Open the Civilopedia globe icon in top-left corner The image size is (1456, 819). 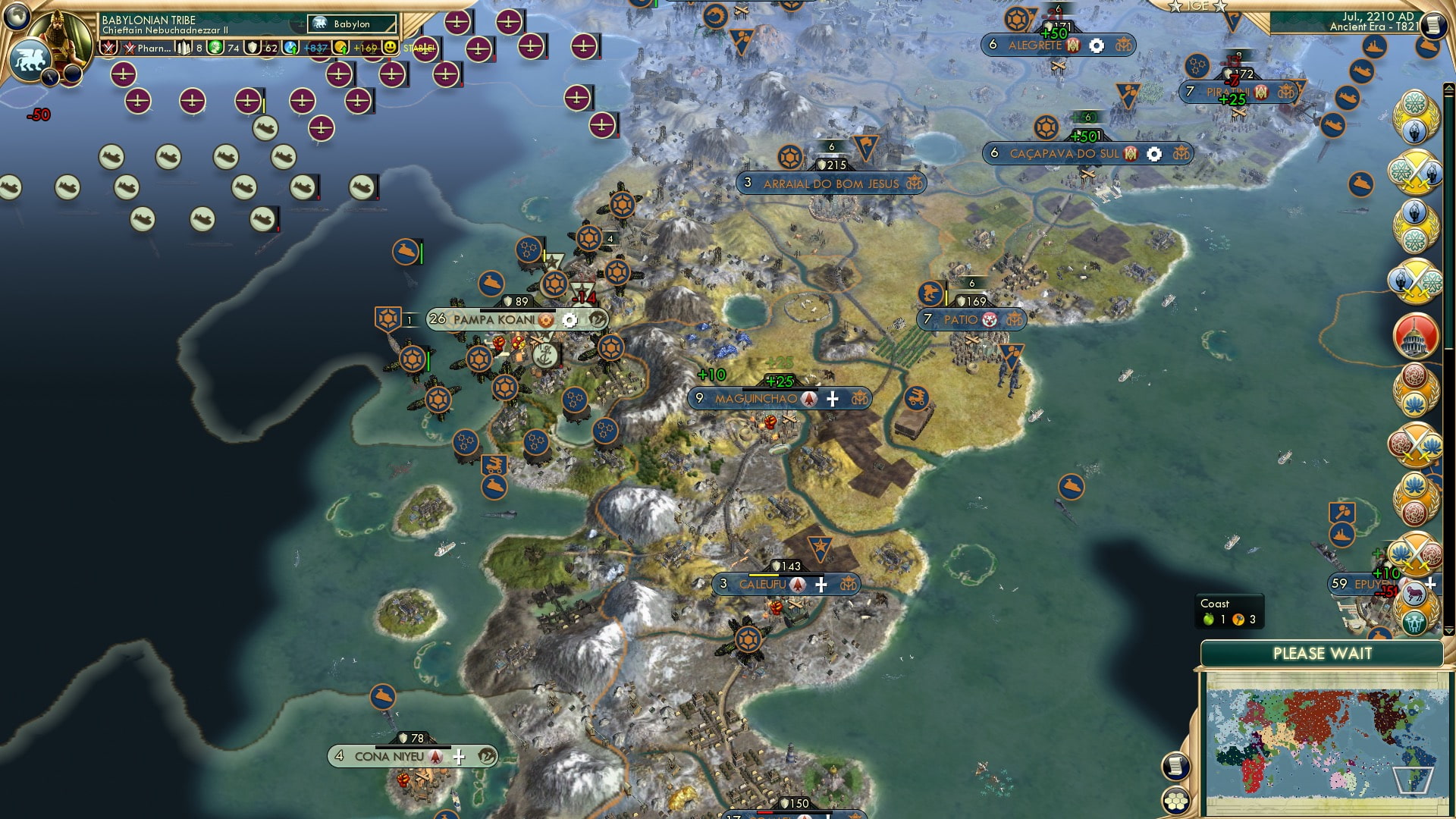click(18, 18)
